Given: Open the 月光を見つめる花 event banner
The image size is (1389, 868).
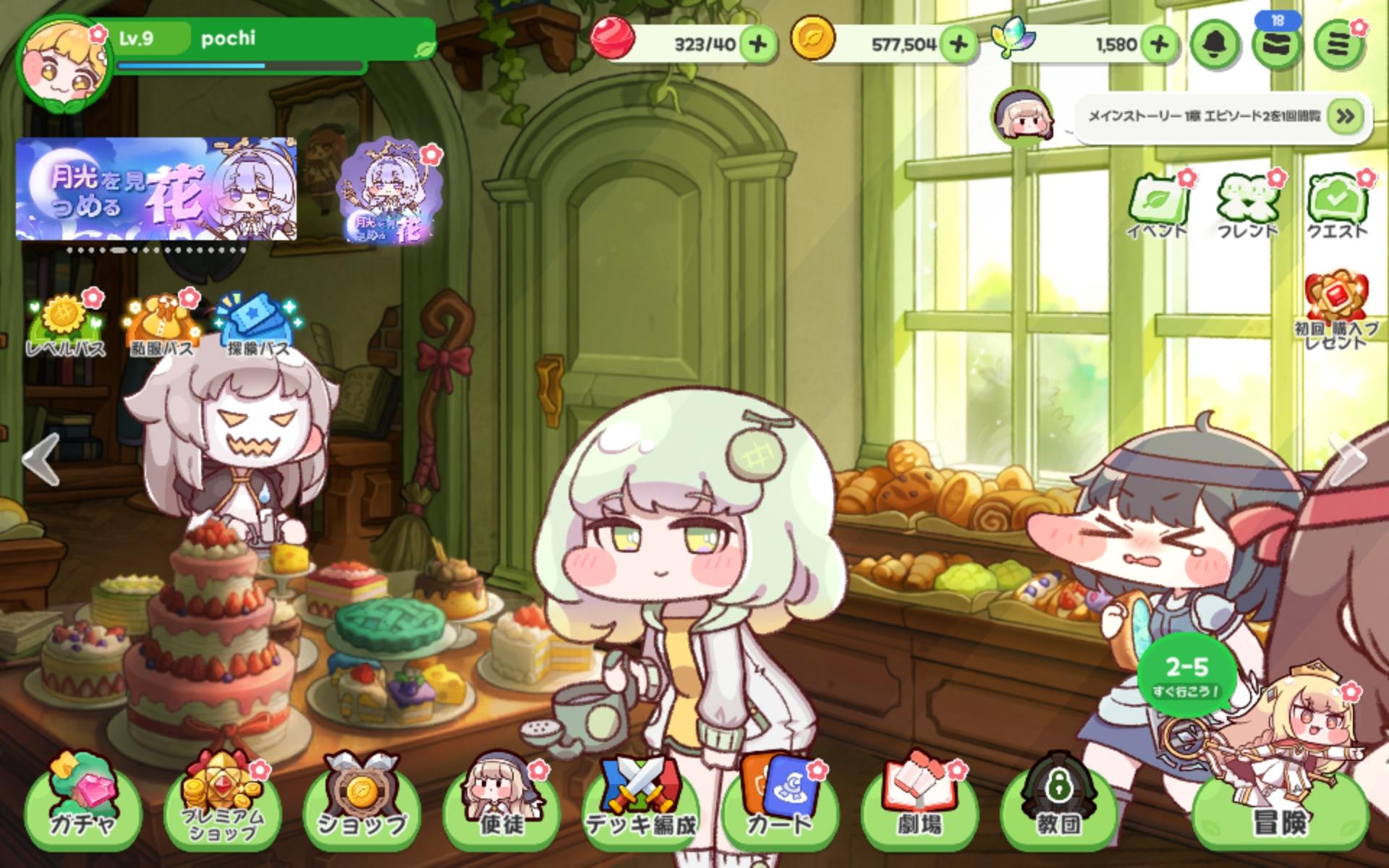Looking at the screenshot, I should [156, 190].
